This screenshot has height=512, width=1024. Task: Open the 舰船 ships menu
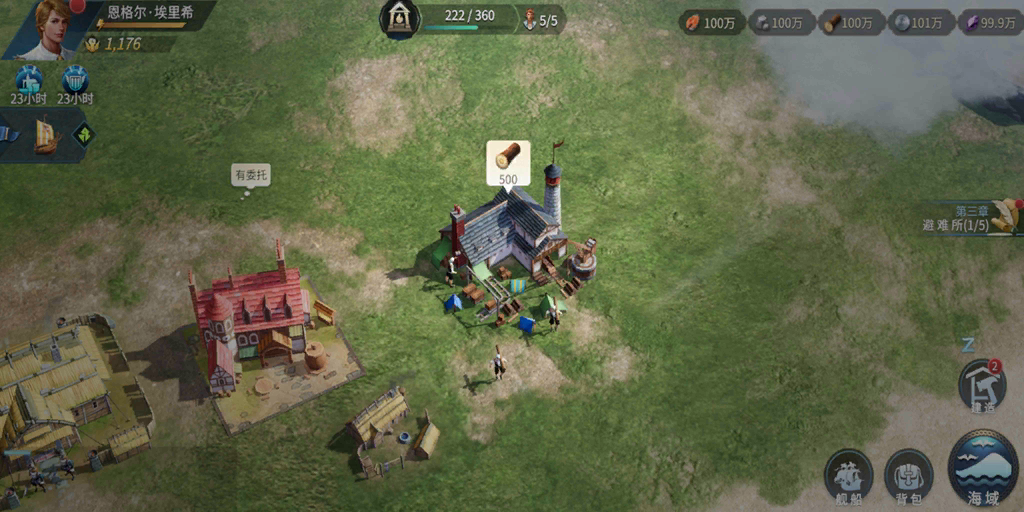848,474
